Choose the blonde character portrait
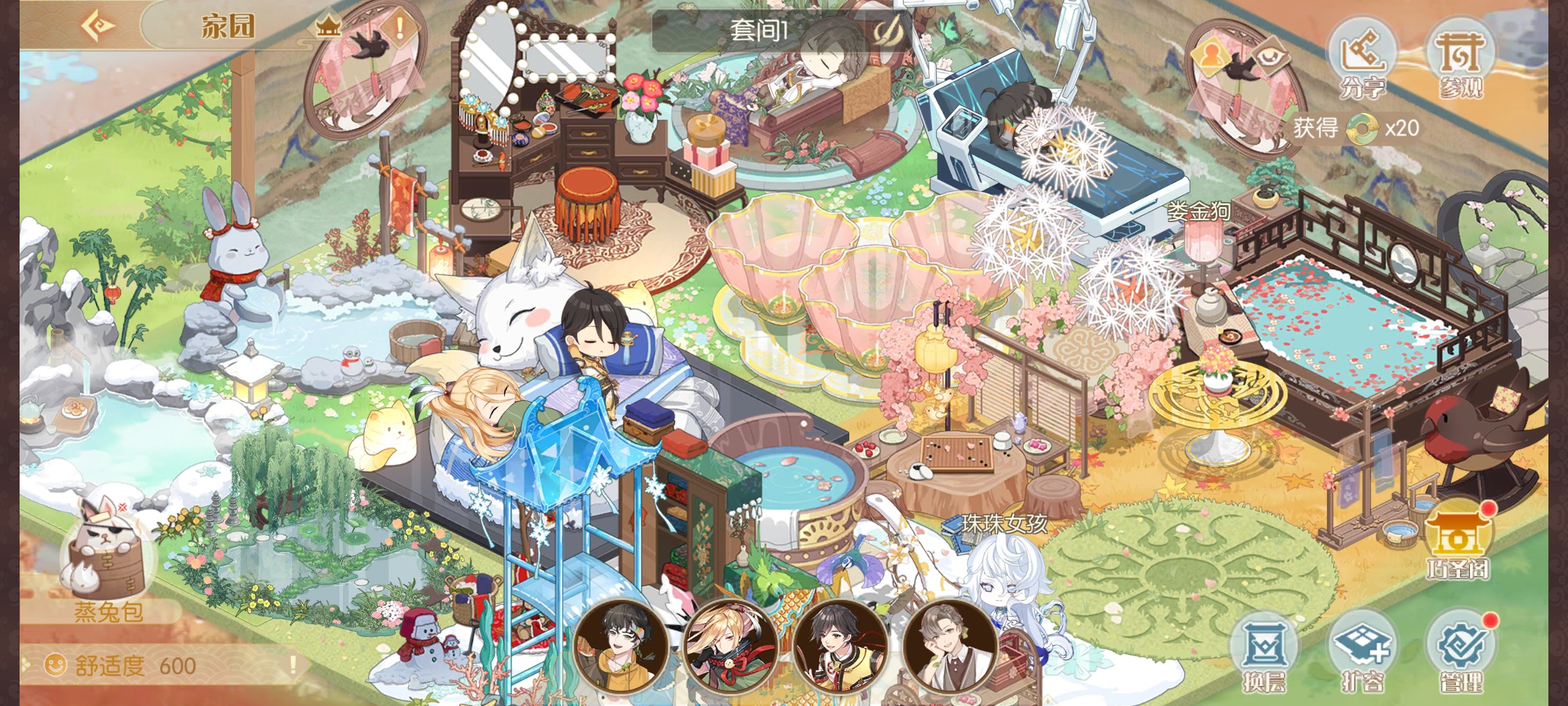 pos(730,644)
